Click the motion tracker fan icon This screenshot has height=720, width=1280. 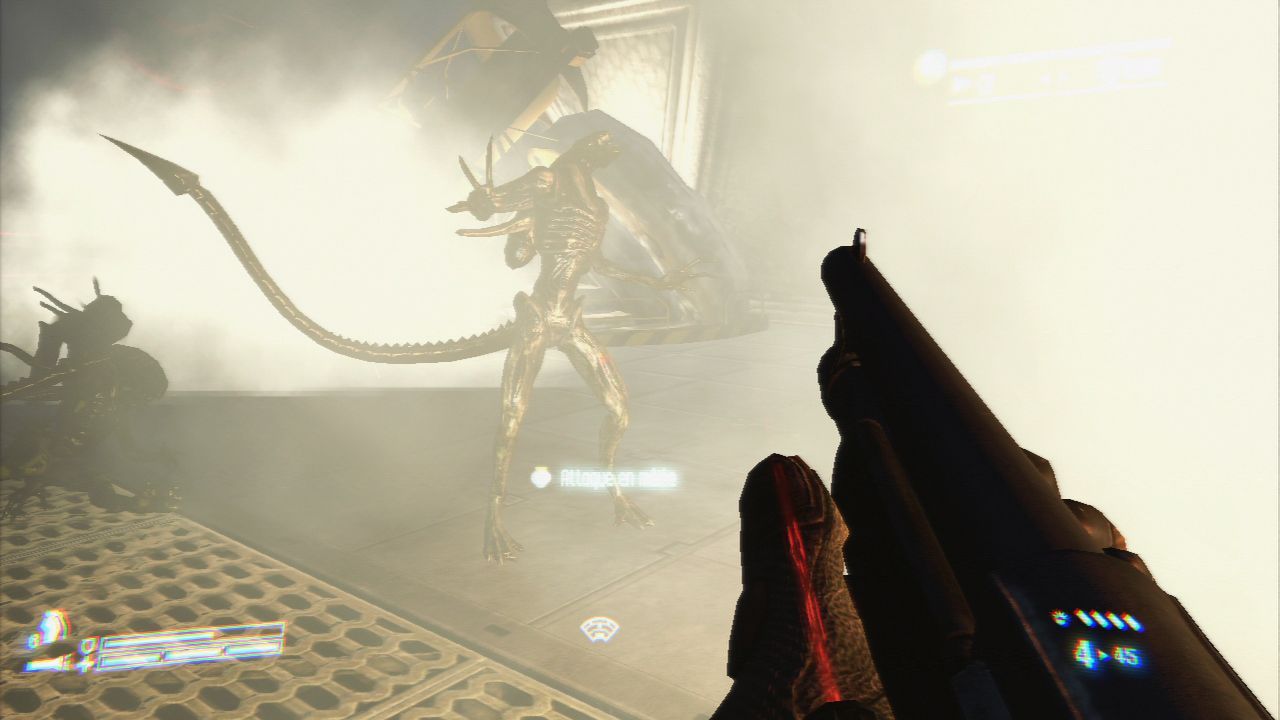(x=599, y=629)
